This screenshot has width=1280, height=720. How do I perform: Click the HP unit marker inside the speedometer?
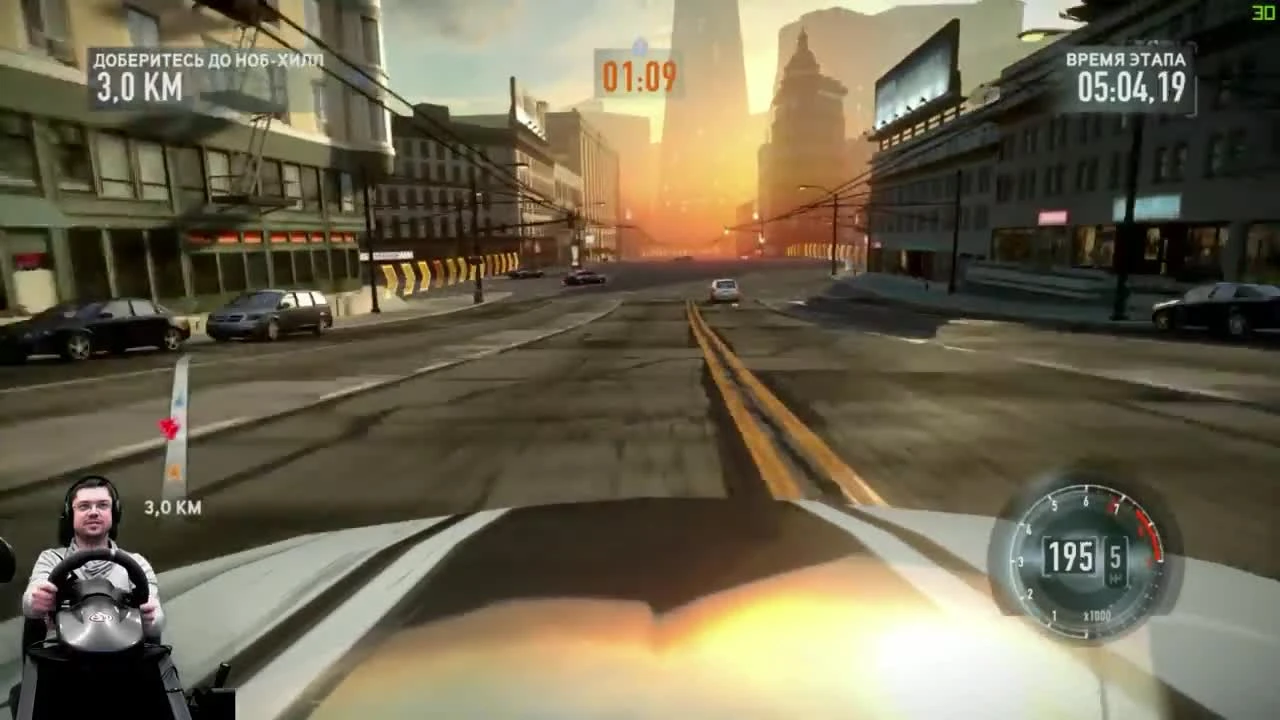pyautogui.click(x=1116, y=577)
